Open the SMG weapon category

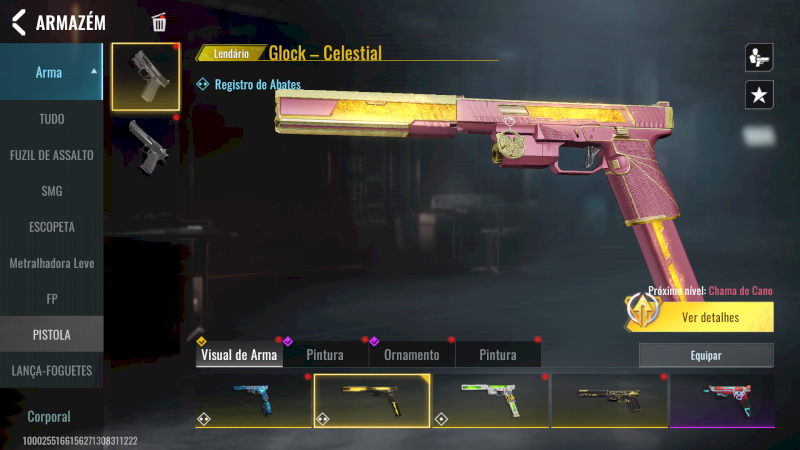[x=51, y=191]
